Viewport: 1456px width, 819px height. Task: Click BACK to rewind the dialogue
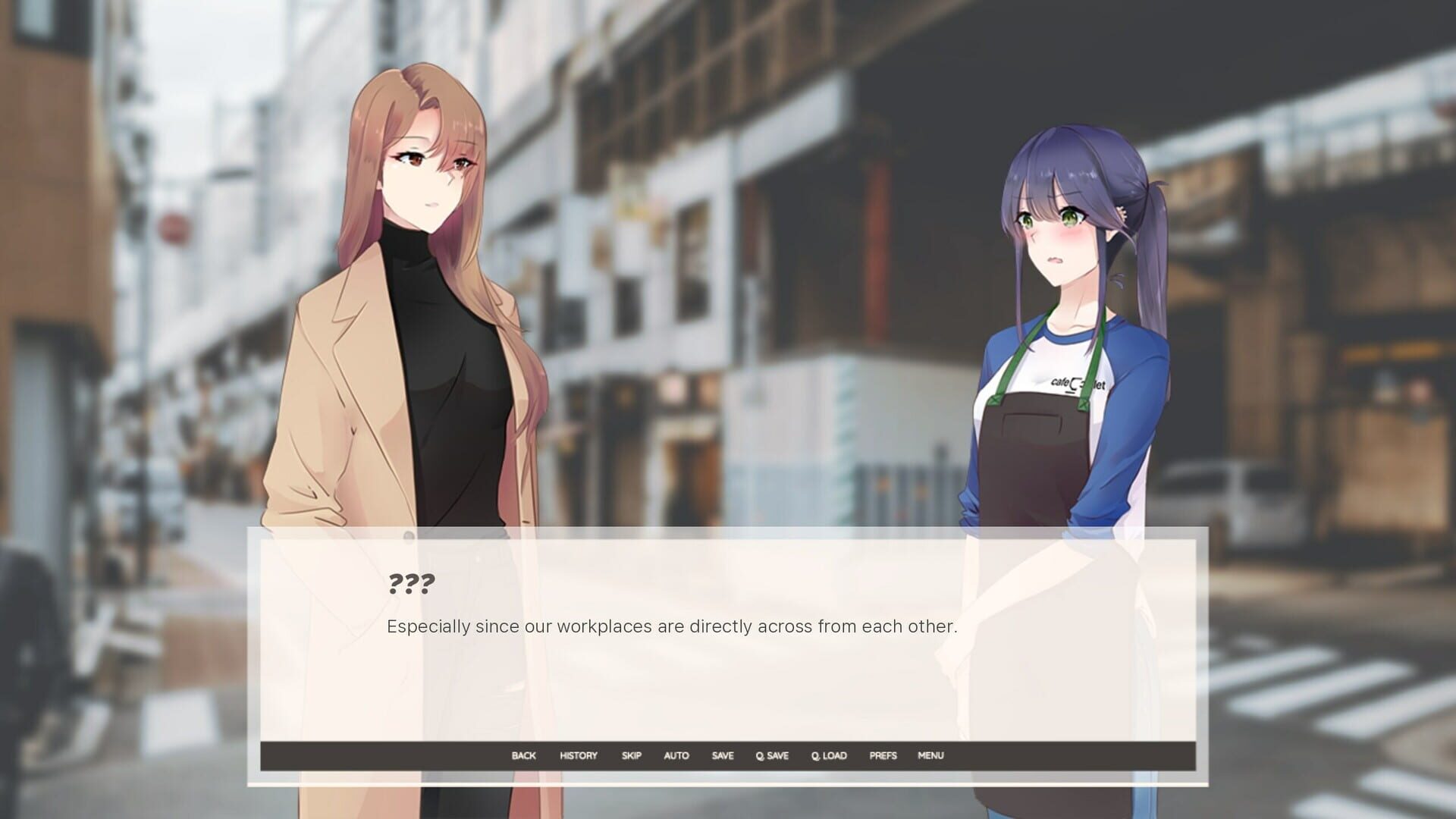click(524, 755)
